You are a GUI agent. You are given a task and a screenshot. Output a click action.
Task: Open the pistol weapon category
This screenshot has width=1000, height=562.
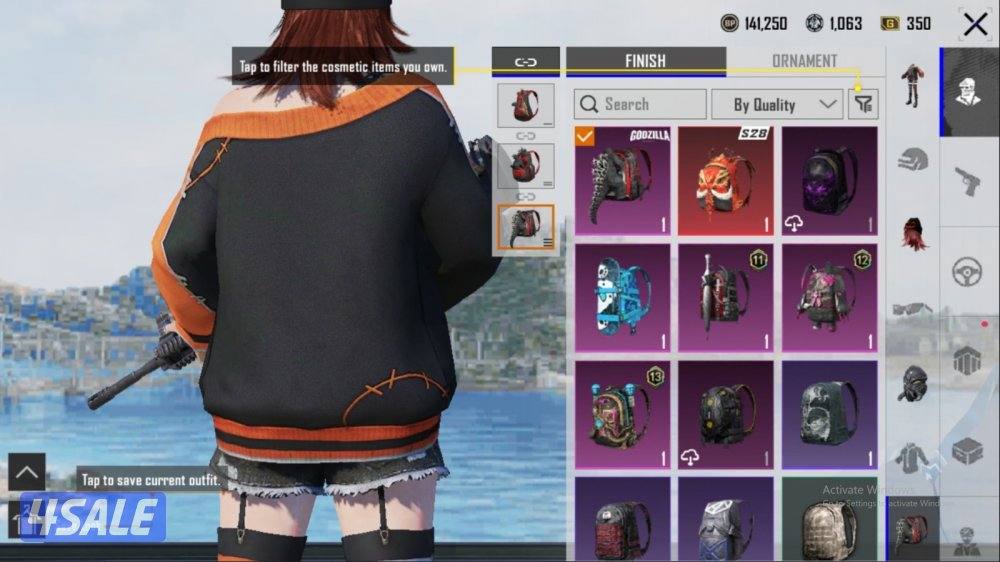[x=966, y=181]
